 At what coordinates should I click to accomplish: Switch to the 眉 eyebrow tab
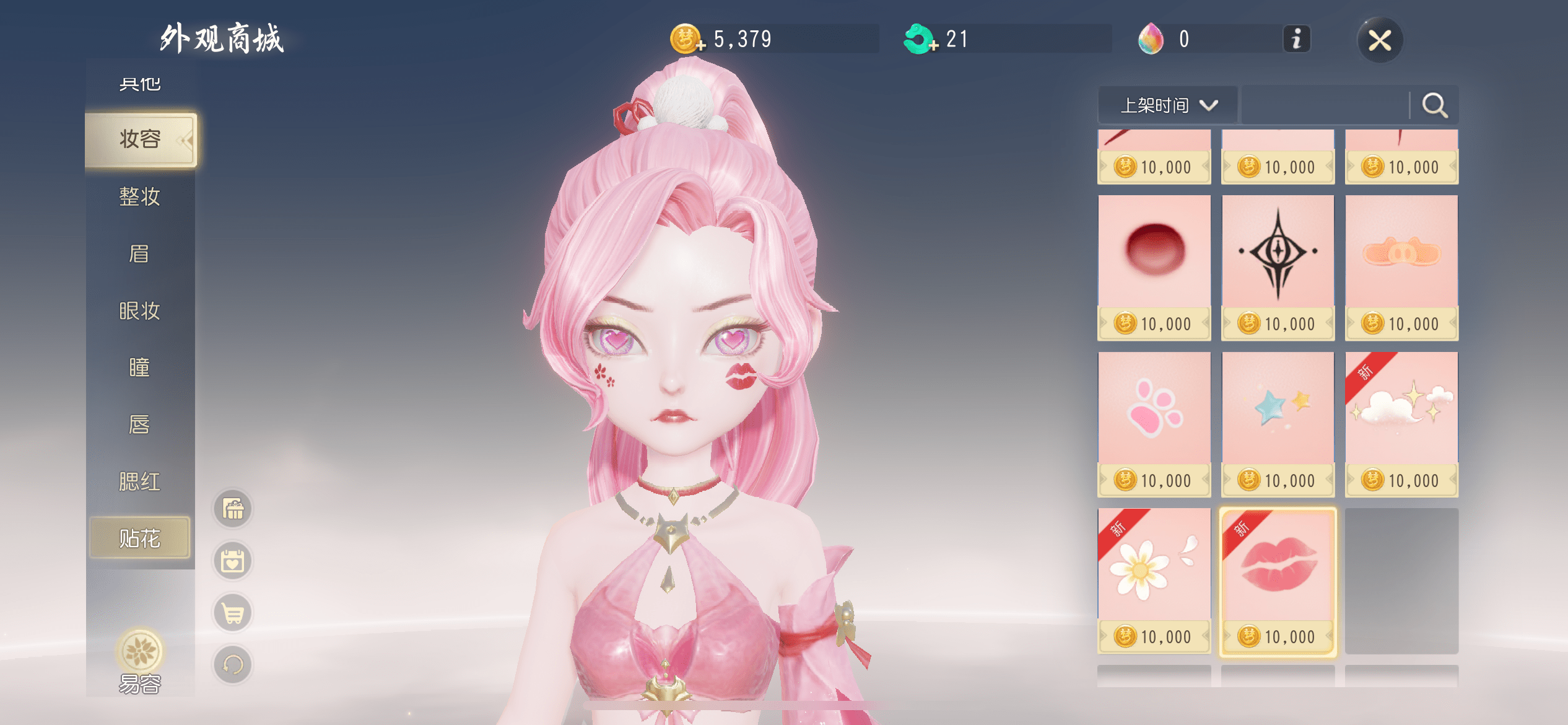point(140,254)
